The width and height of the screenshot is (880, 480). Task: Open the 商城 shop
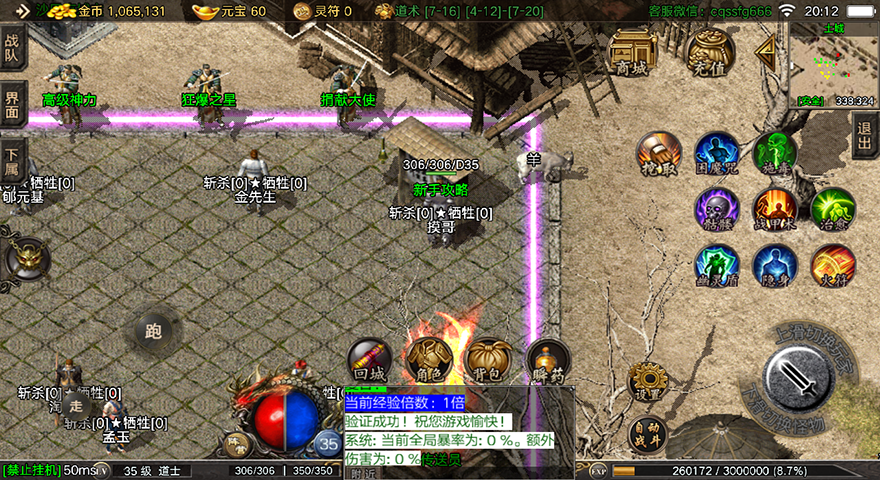point(632,51)
